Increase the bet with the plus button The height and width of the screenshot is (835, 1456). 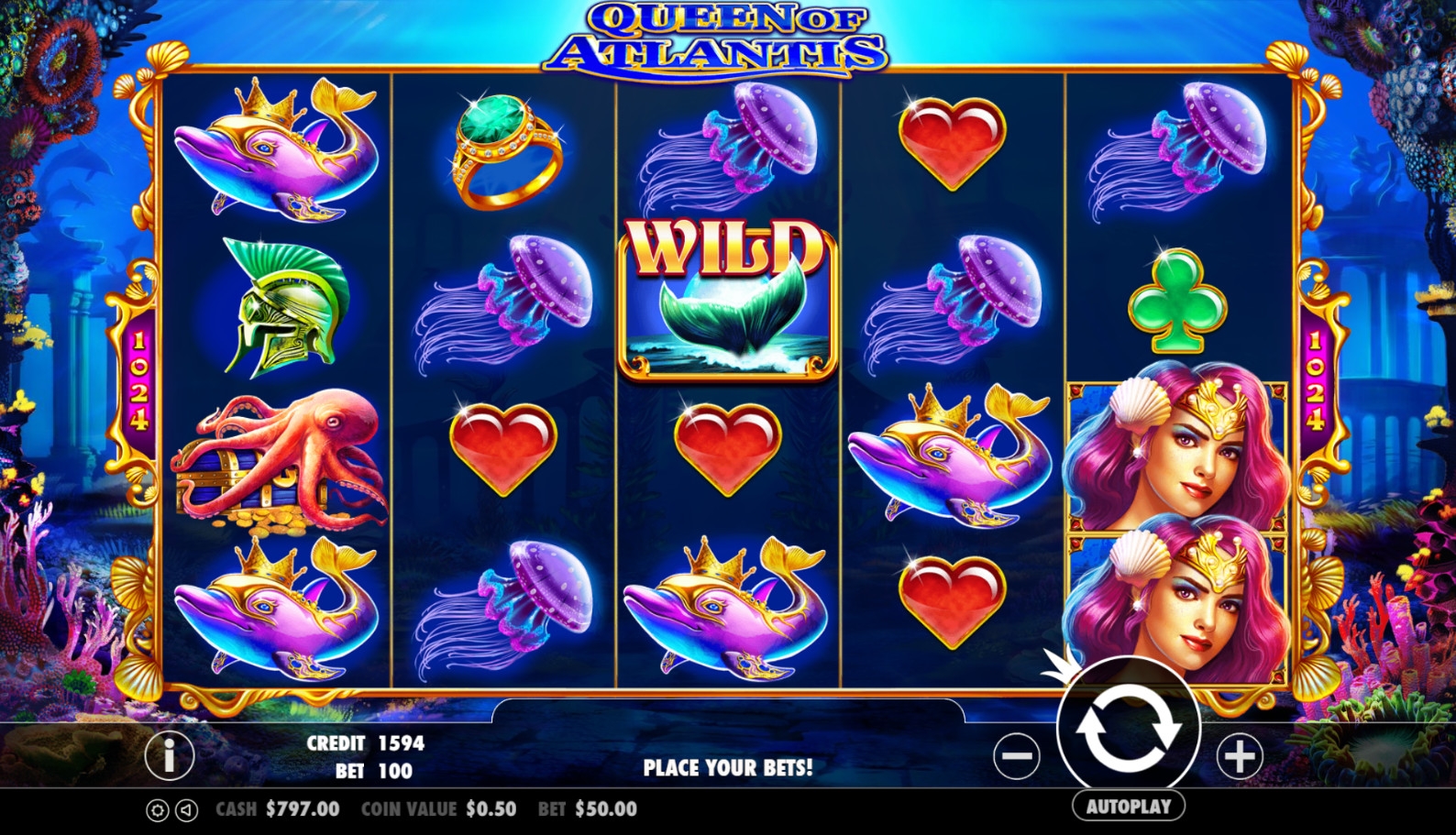pos(1240,756)
